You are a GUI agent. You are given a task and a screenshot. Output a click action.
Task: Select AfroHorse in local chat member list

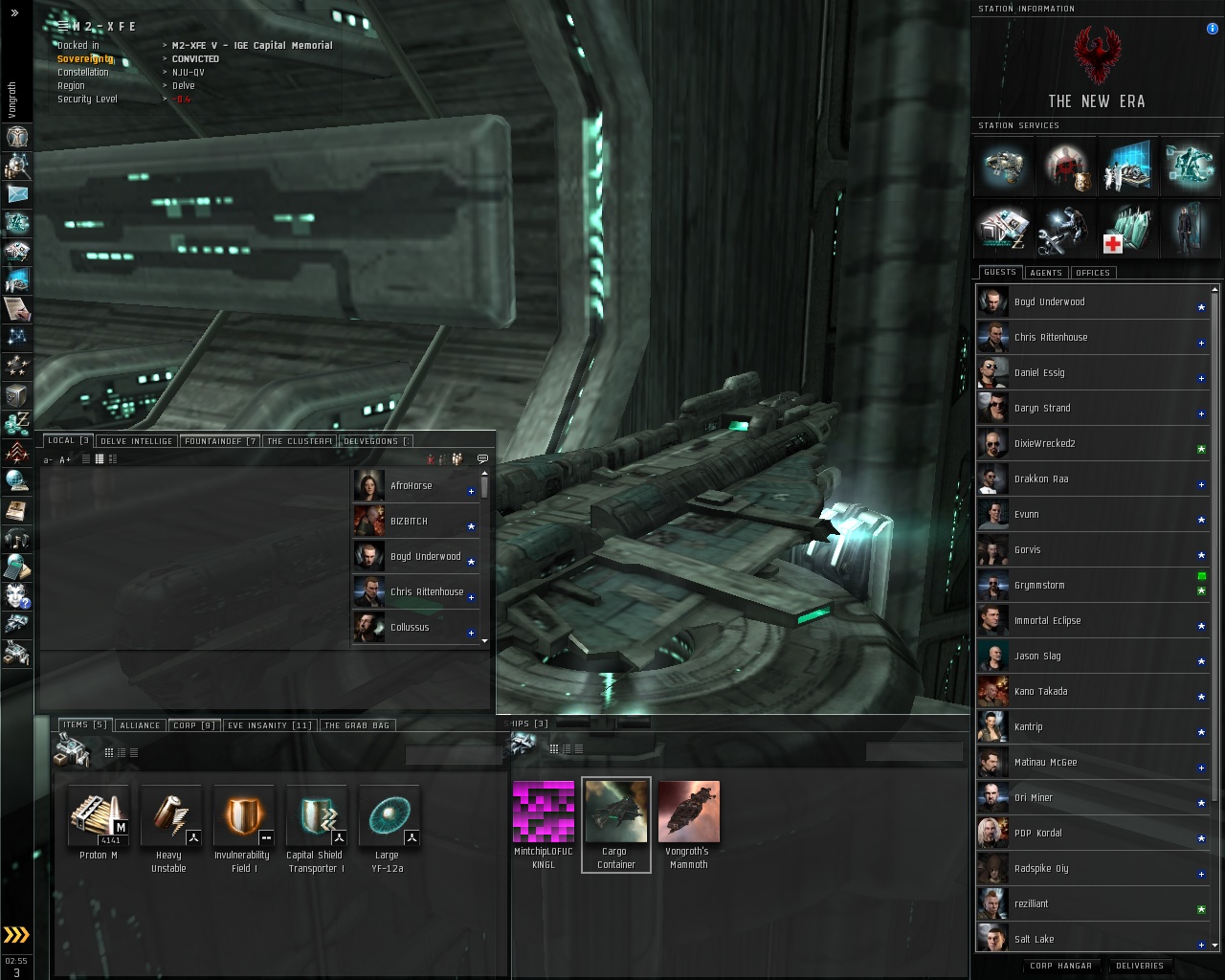coord(412,486)
